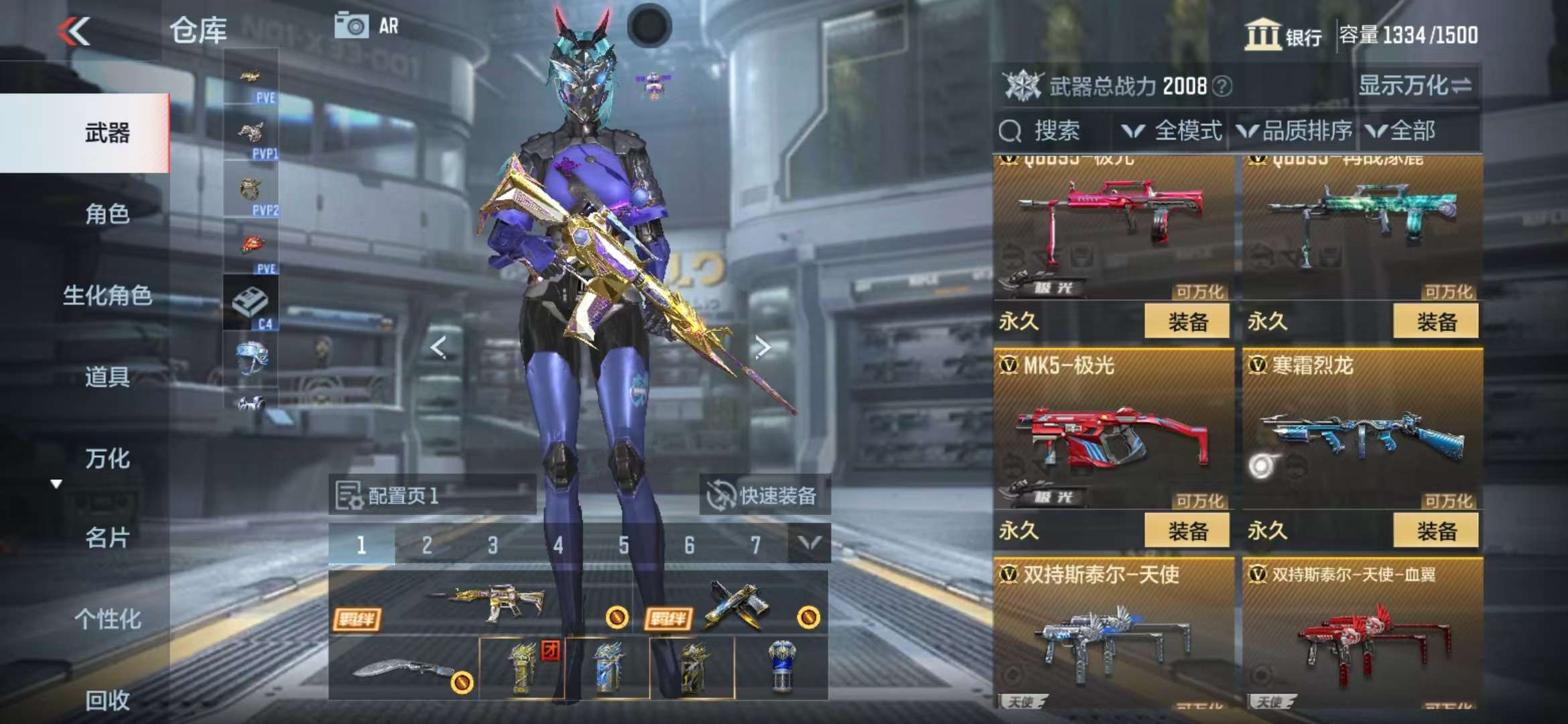The image size is (1568, 724).
Task: Click the 搜索 search field
Action: [1052, 131]
